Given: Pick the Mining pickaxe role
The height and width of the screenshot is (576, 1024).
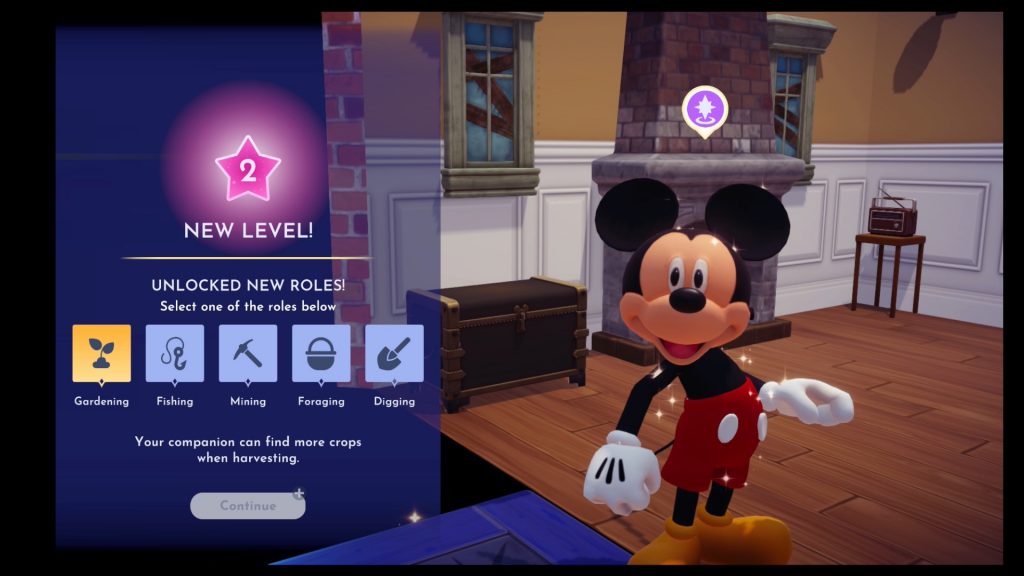Looking at the screenshot, I should [248, 354].
